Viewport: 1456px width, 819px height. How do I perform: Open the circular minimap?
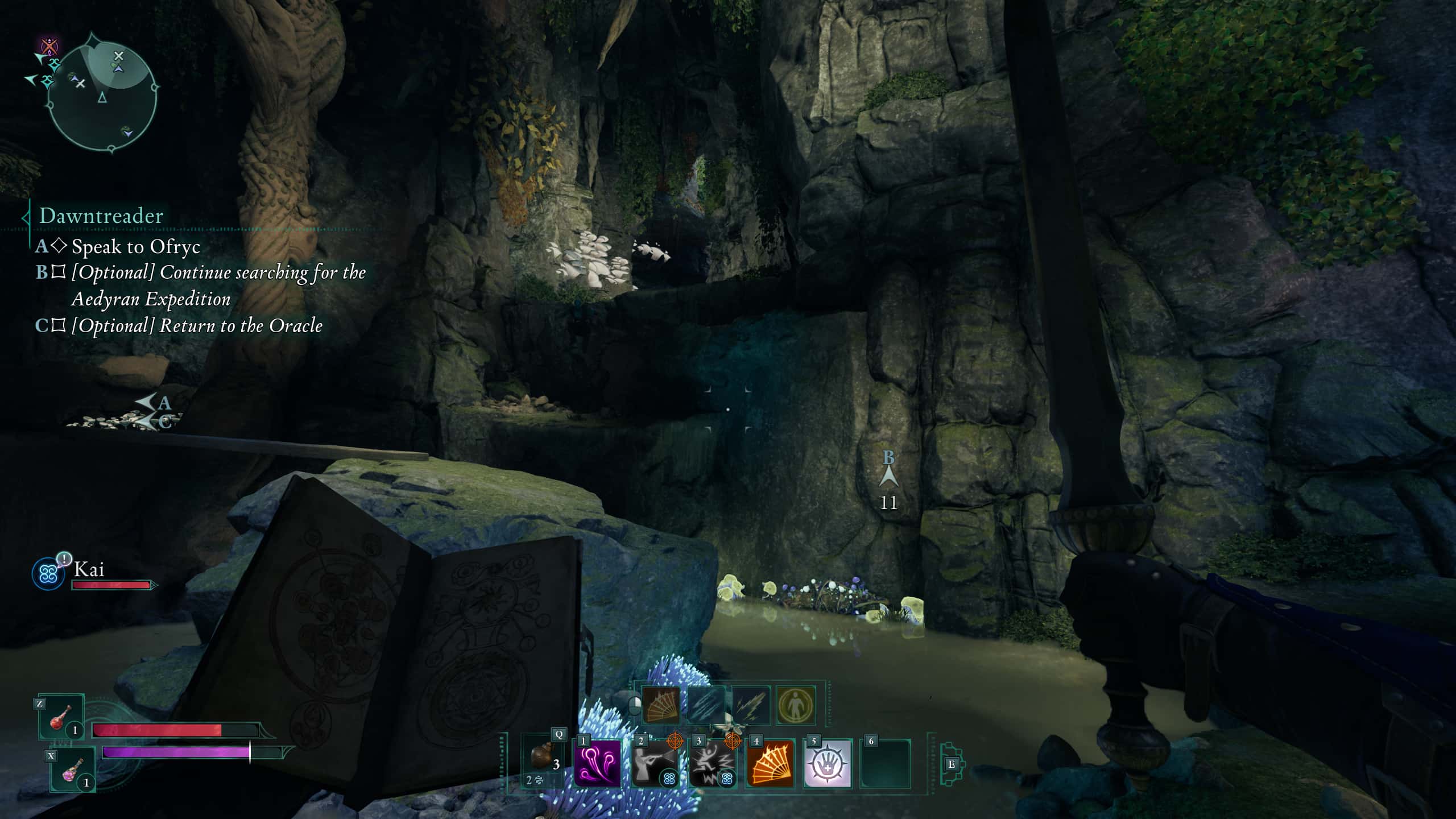pos(102,92)
